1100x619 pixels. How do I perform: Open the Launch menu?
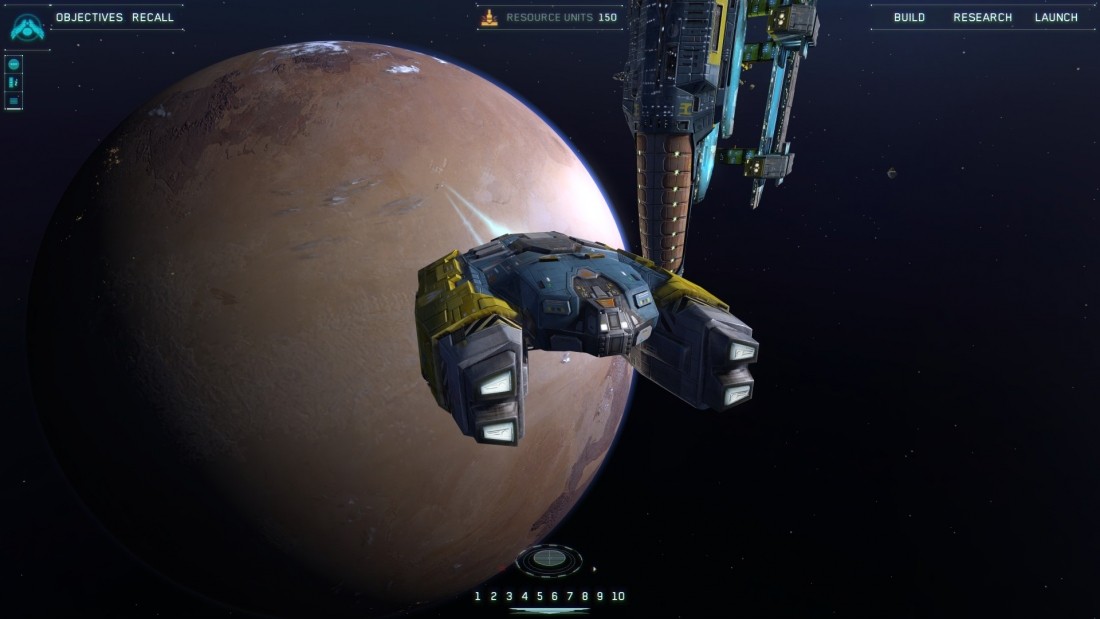pyautogui.click(x=1056, y=17)
